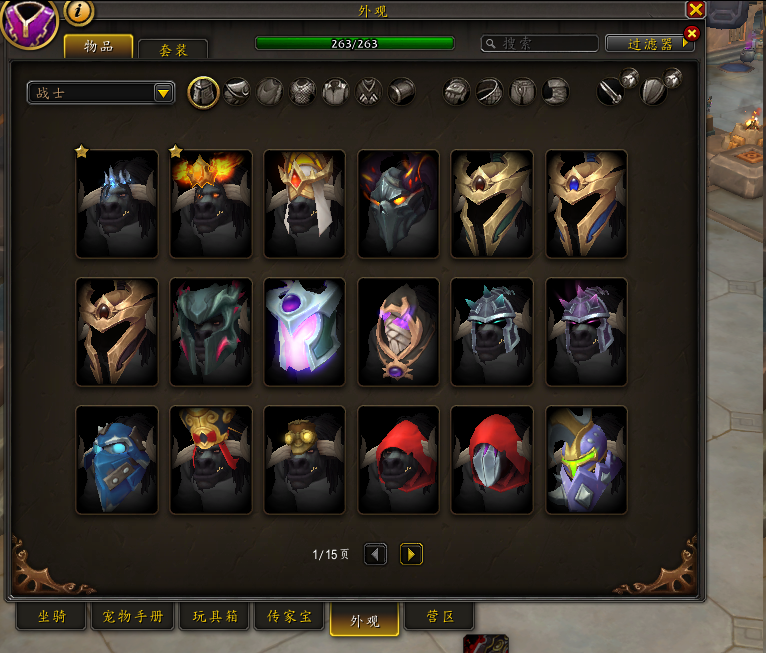The height and width of the screenshot is (653, 766).
Task: Select the 物品 items tab
Action: (x=98, y=46)
